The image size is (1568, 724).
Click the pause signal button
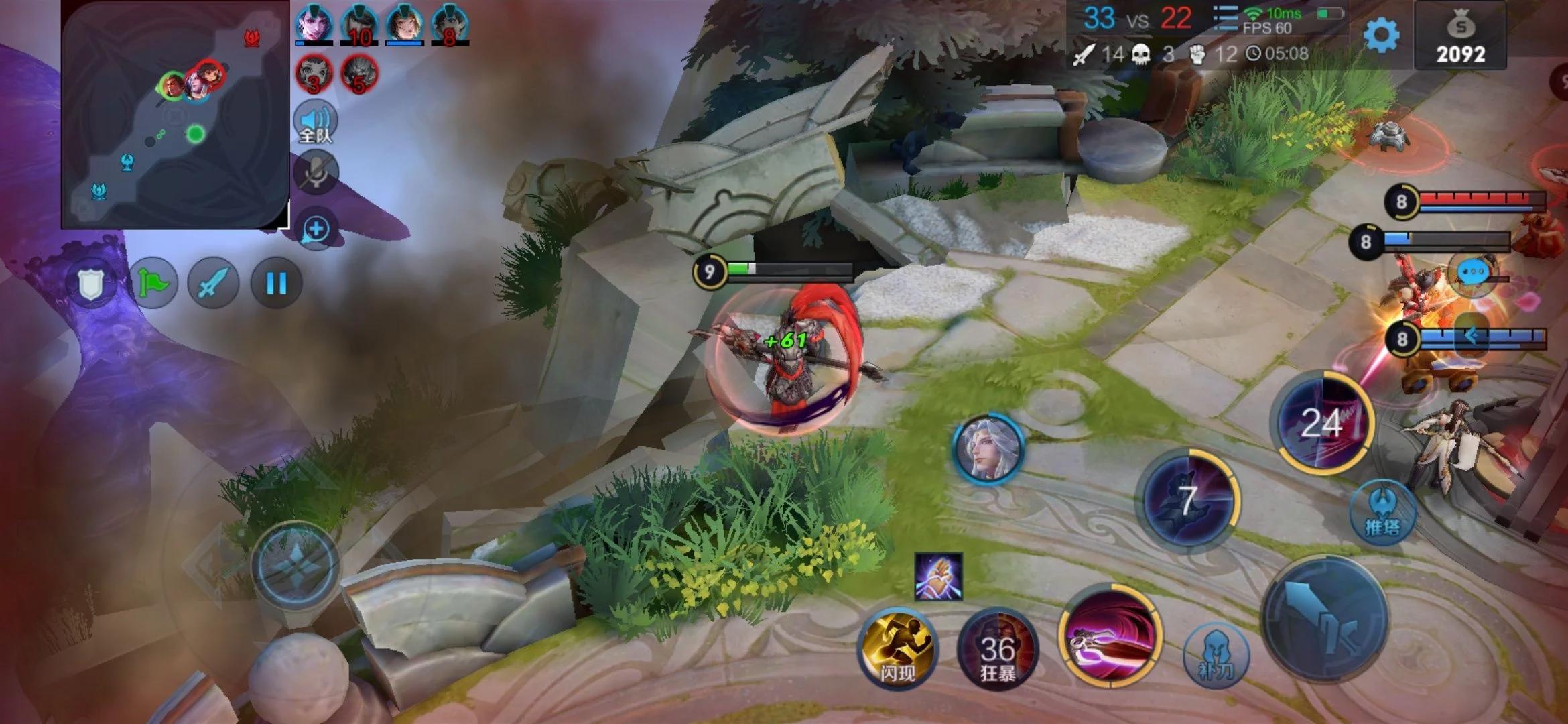point(276,284)
